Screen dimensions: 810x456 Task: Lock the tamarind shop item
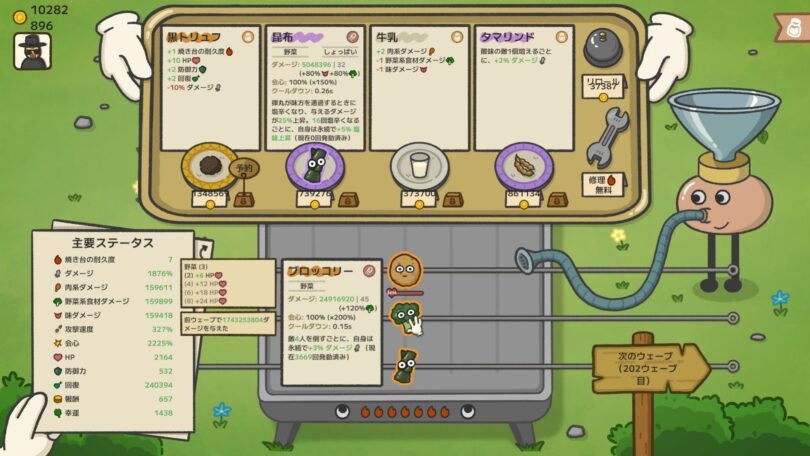[x=556, y=199]
